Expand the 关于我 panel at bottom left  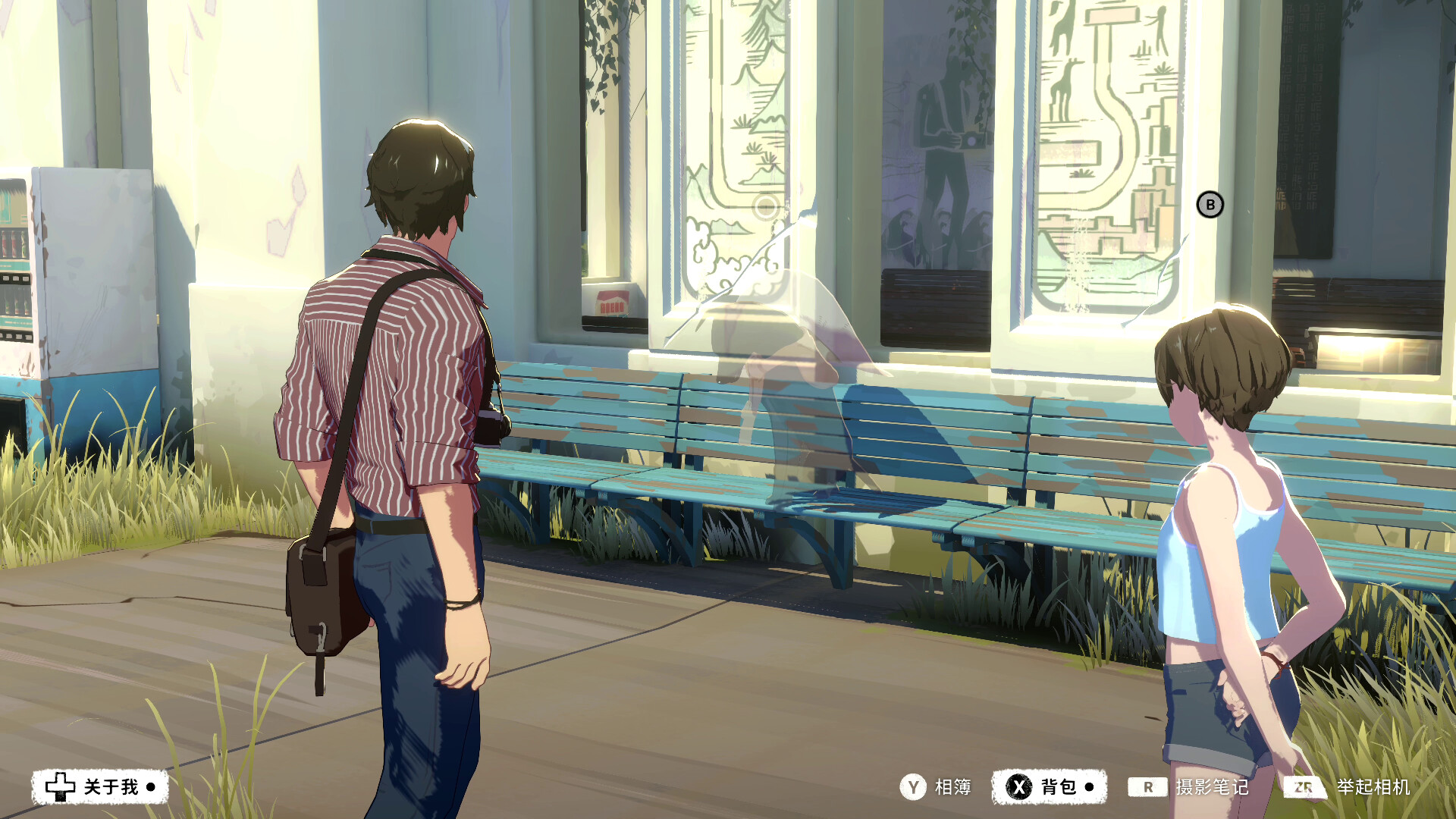coord(111,786)
